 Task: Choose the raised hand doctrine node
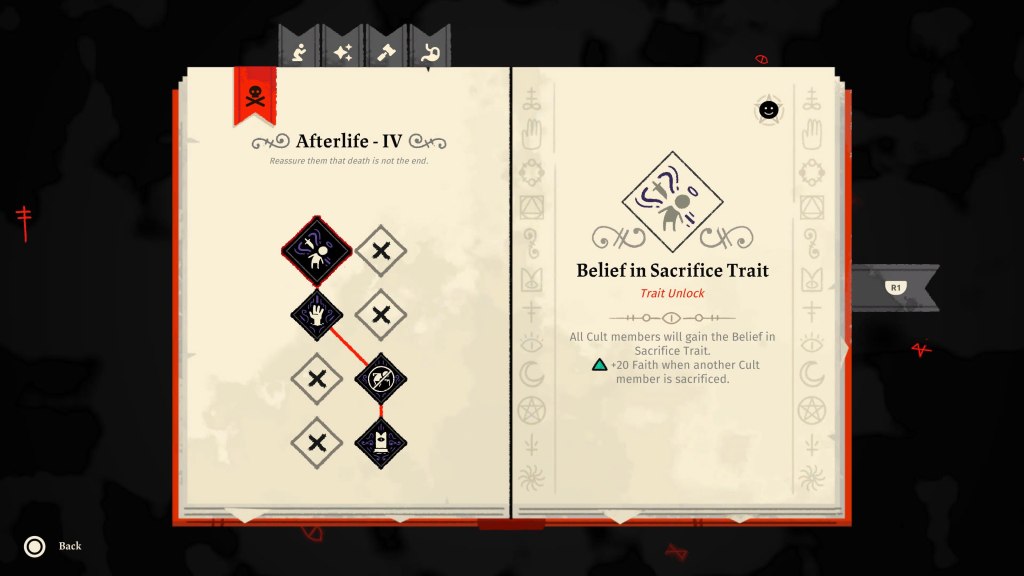[x=317, y=315]
